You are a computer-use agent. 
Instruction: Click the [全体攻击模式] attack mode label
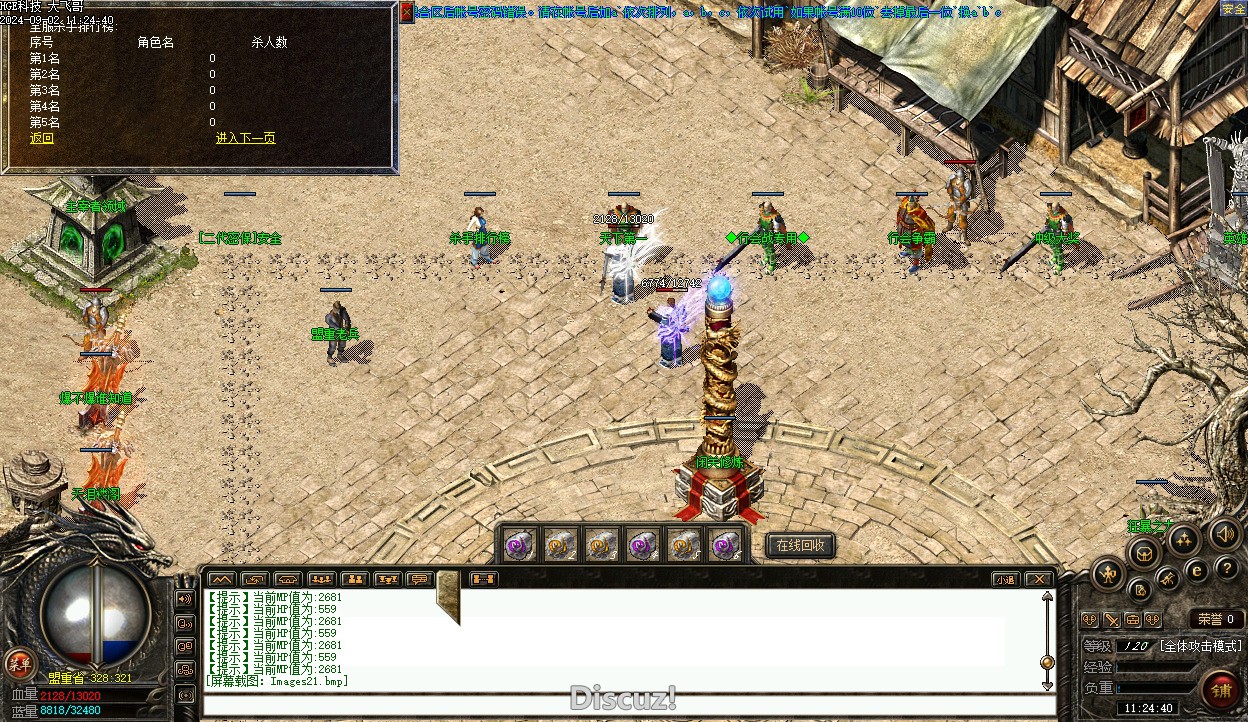(x=1200, y=646)
